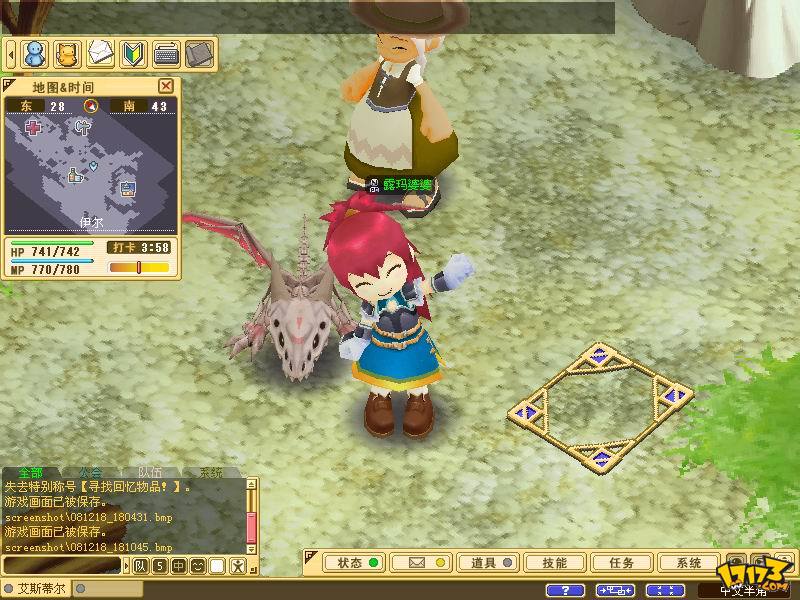Image resolution: width=800 pixels, height=600 pixels.
Task: Switch chat to the 系统 tab
Action: (x=210, y=472)
